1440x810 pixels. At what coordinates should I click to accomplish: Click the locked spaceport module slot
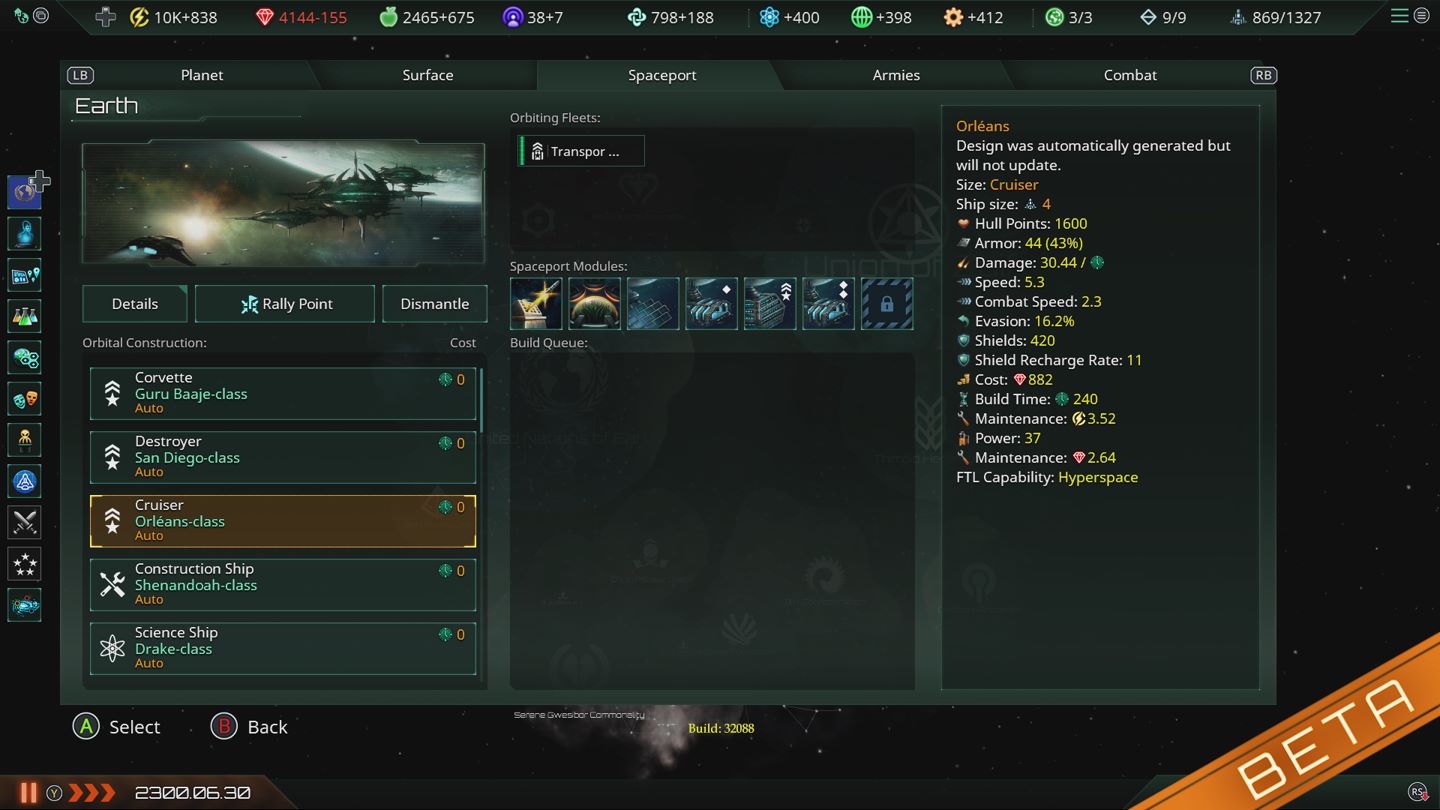point(886,303)
